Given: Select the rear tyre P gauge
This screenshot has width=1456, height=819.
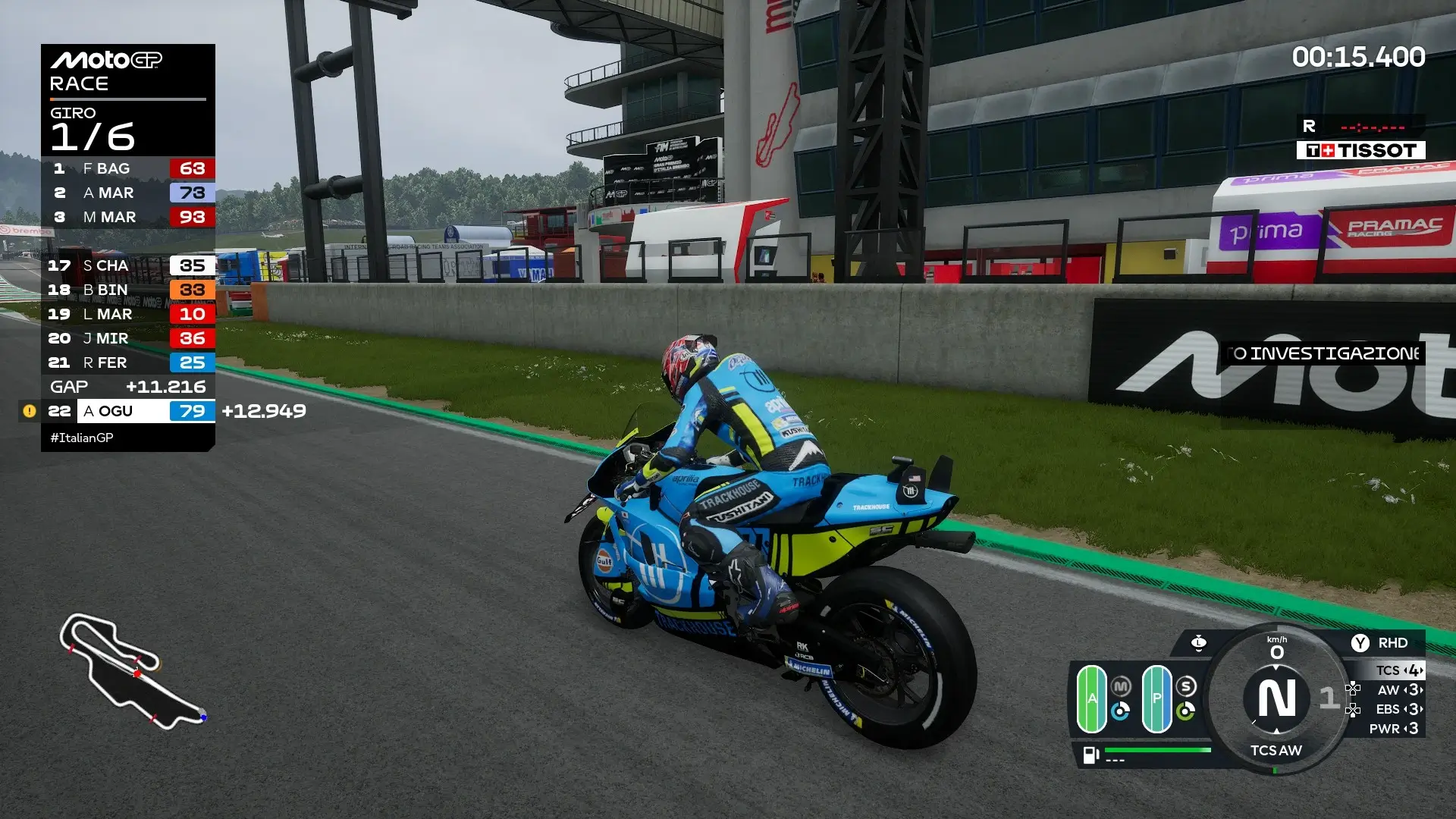Looking at the screenshot, I should tap(1156, 698).
